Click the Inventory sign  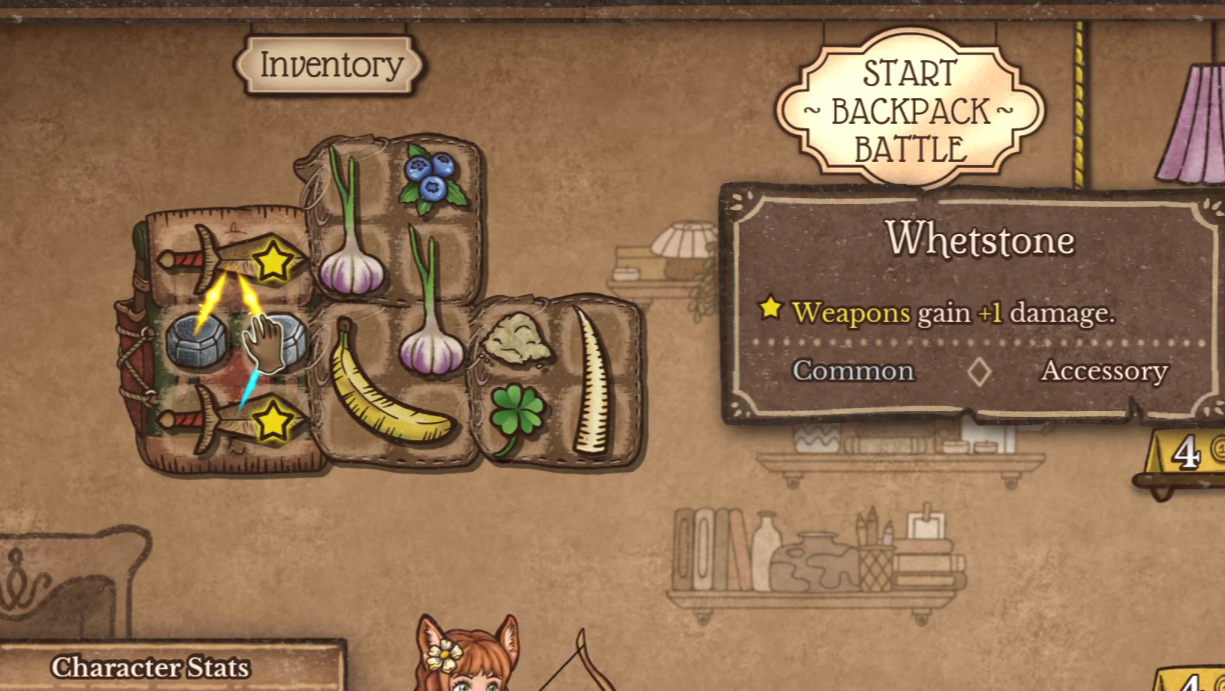point(331,66)
